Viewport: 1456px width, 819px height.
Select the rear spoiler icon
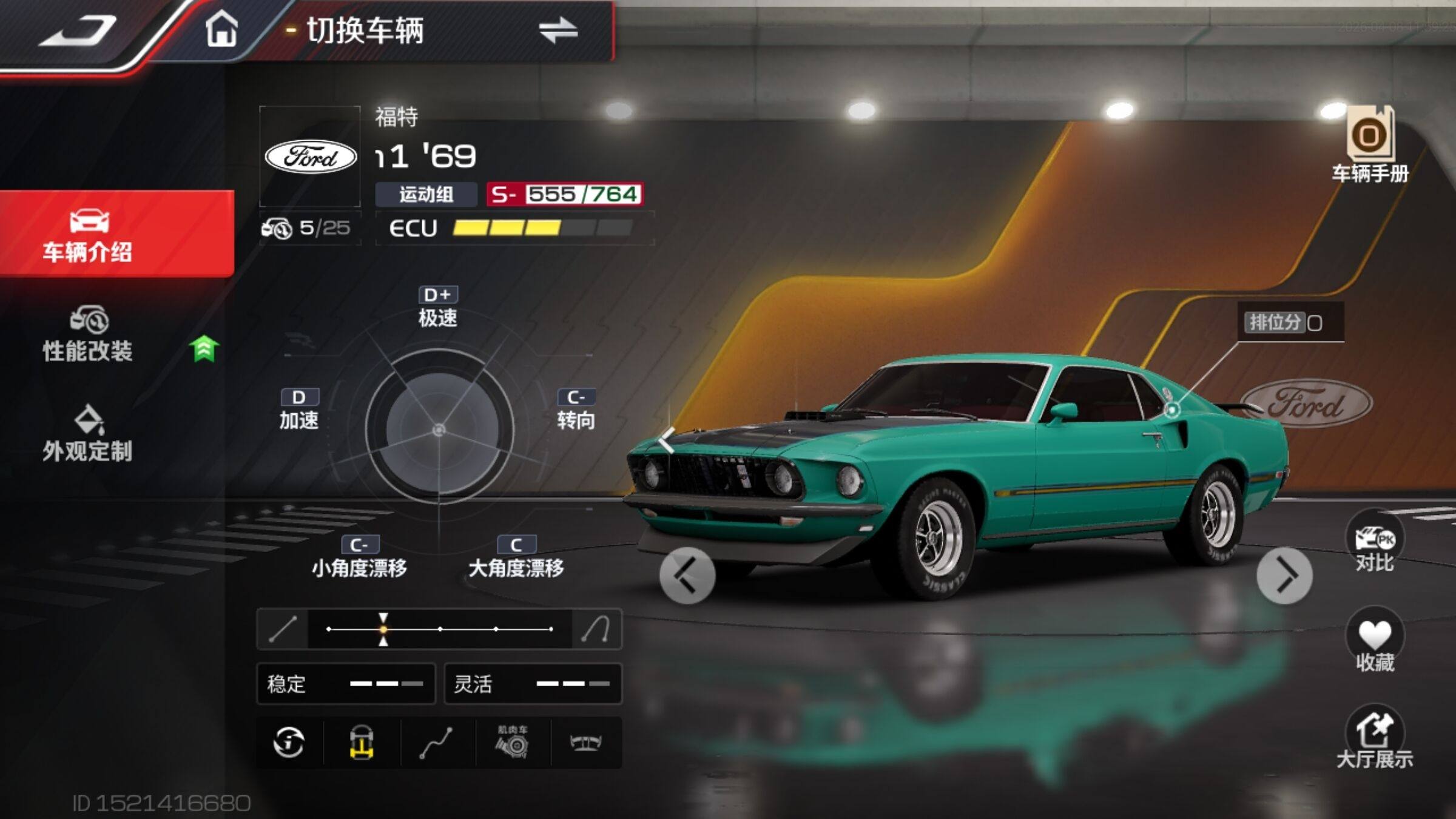585,743
